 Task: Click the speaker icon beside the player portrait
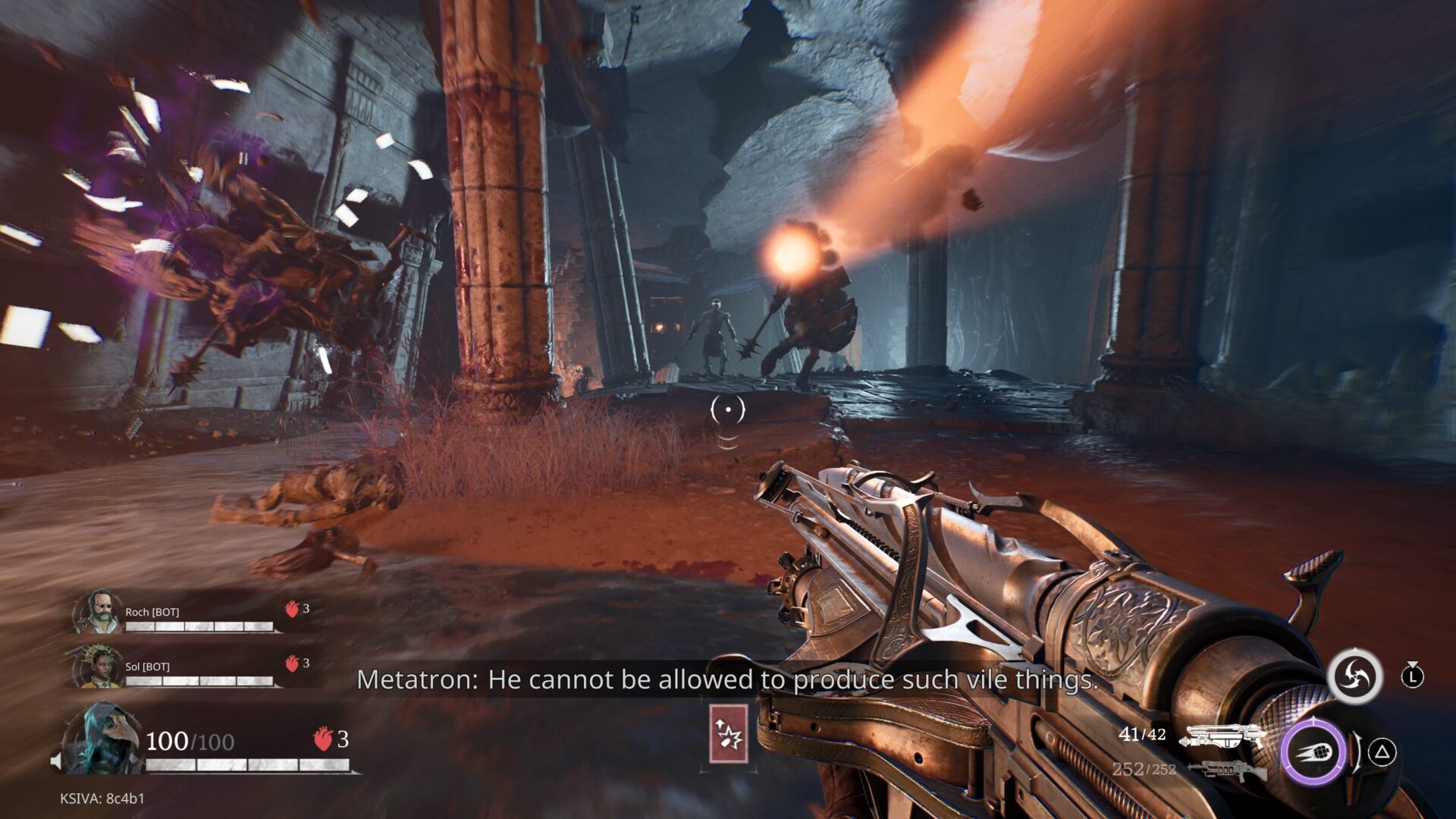tap(56, 761)
